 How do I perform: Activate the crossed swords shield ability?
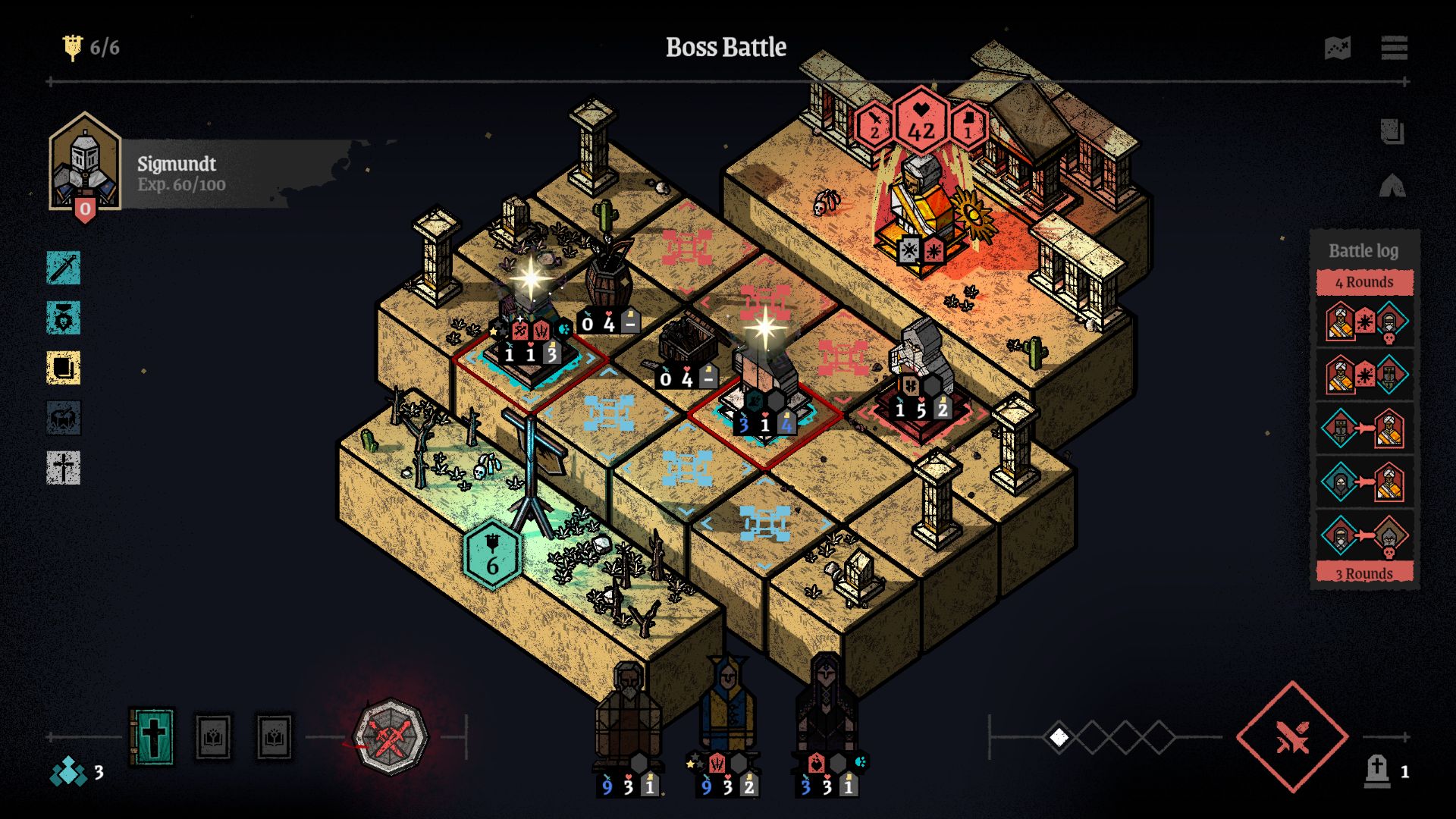(391, 736)
